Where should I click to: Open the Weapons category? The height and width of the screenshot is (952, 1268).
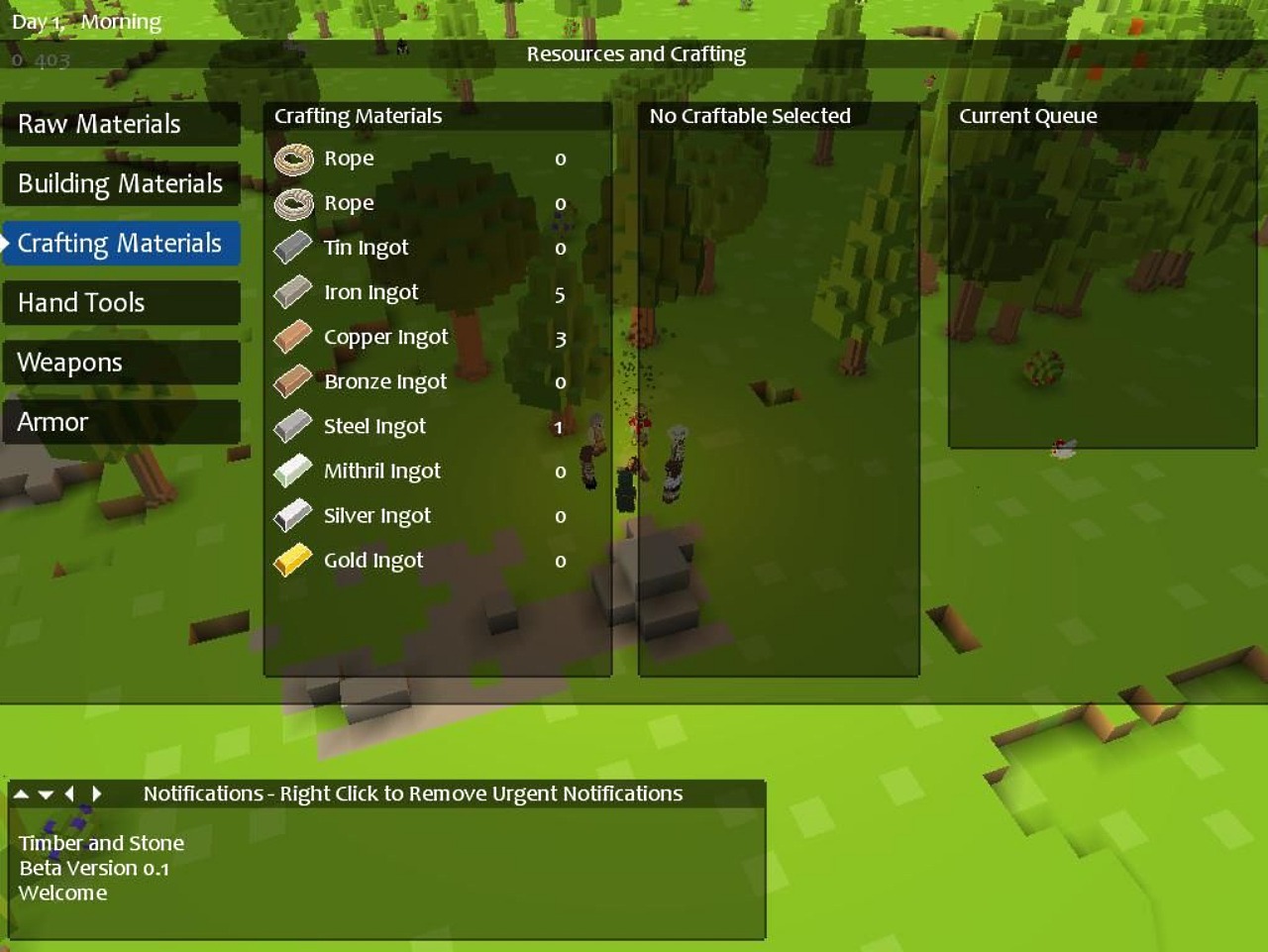point(121,363)
